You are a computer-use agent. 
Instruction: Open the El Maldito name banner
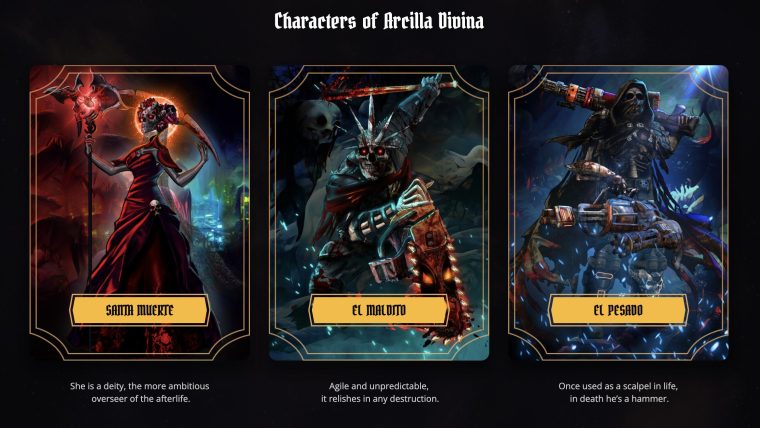click(x=379, y=311)
